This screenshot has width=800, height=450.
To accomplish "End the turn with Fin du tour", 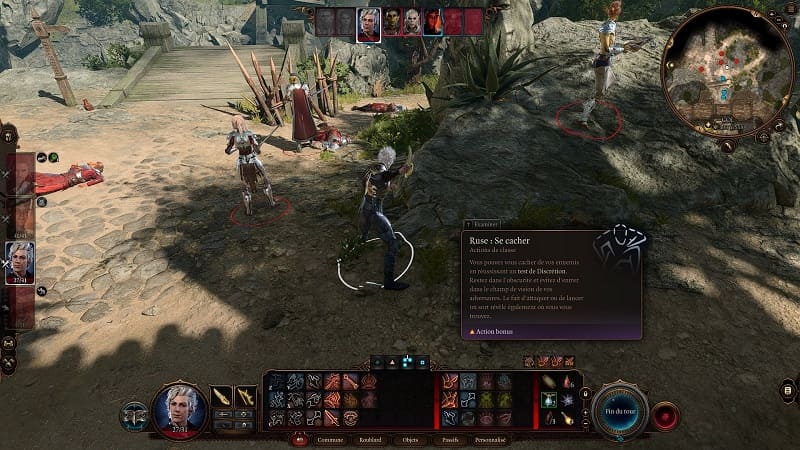I will pos(621,411).
